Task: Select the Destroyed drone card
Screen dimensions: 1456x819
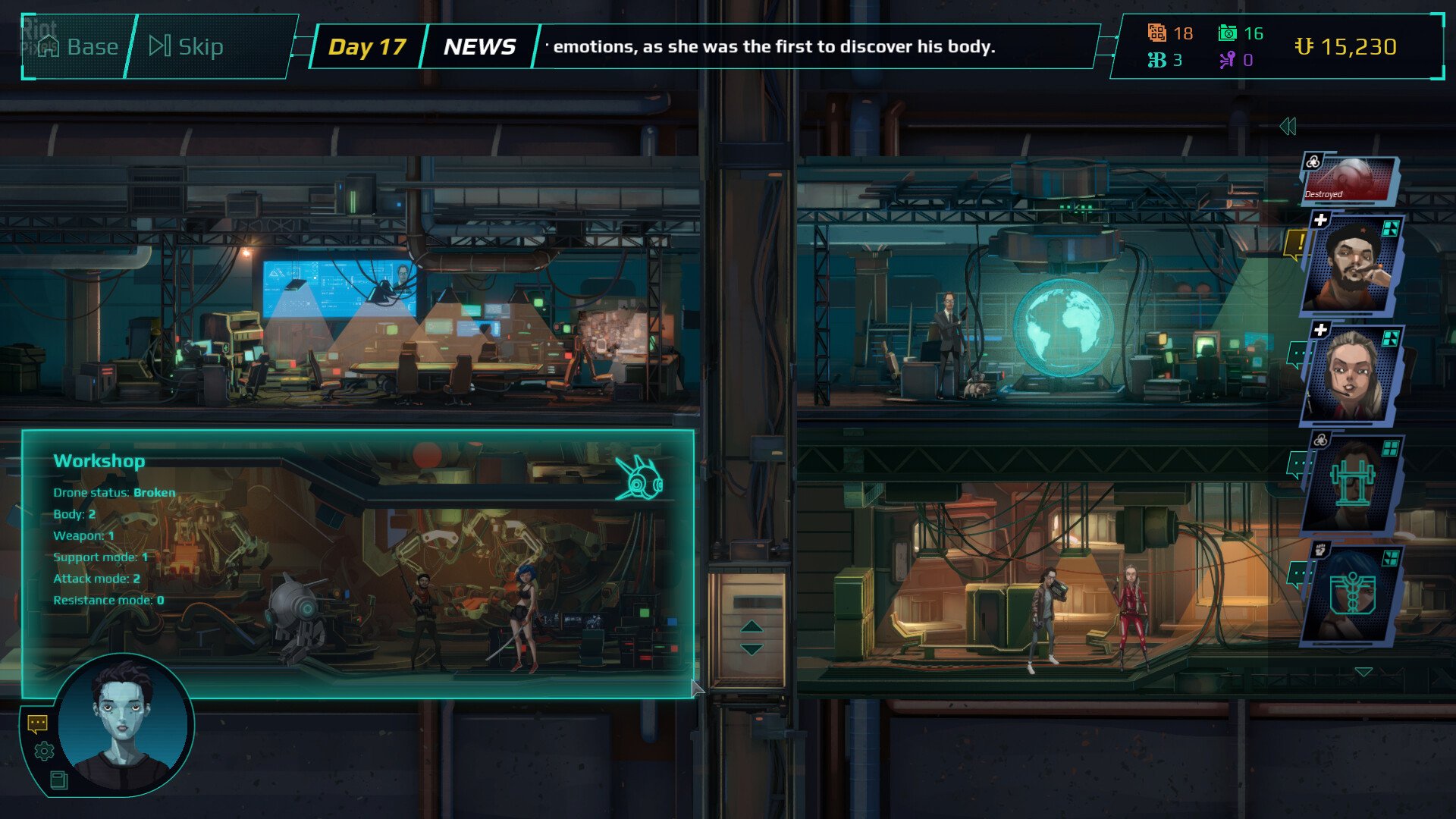Action: [x=1350, y=180]
